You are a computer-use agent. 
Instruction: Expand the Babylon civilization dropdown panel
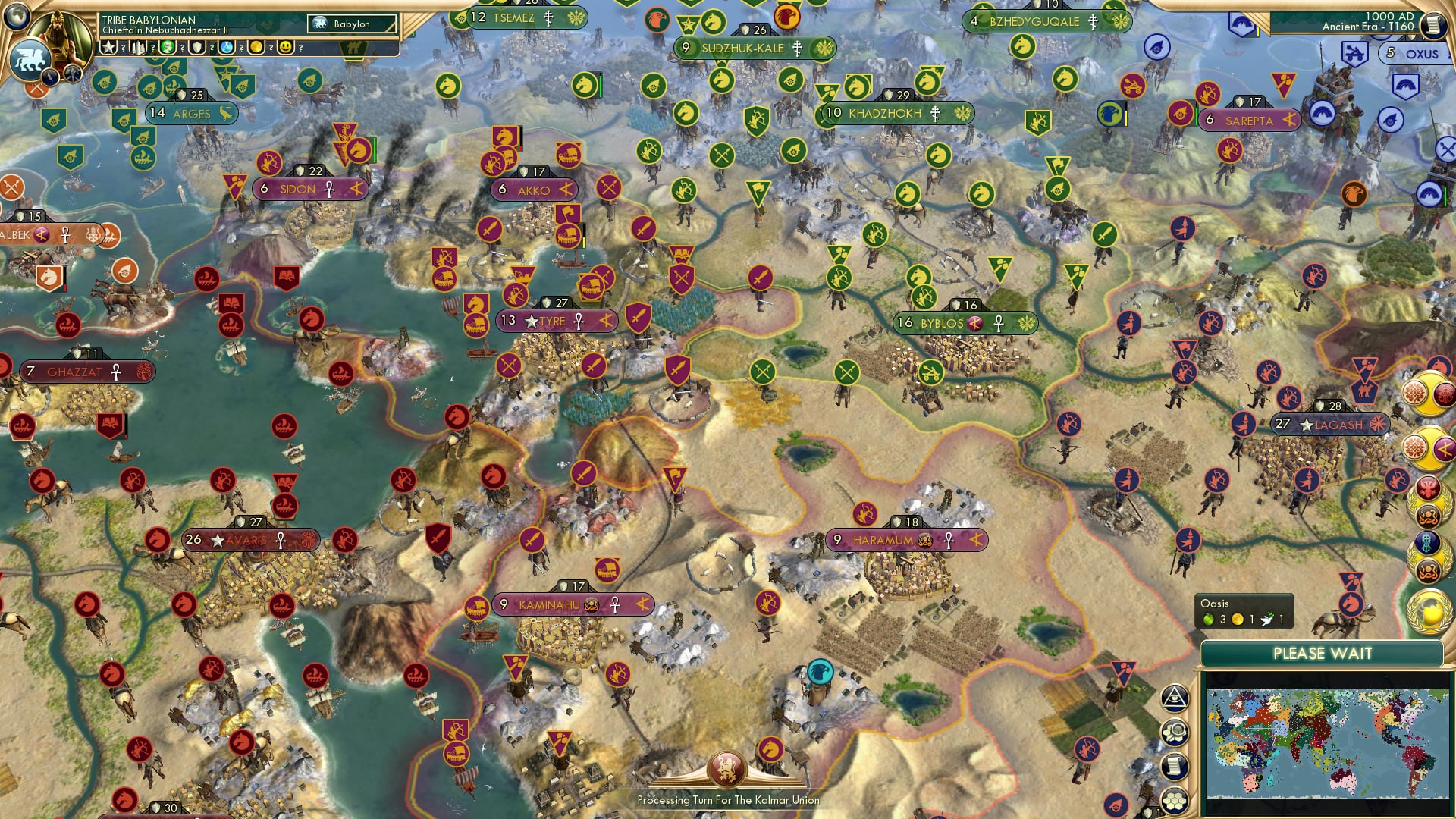click(350, 24)
